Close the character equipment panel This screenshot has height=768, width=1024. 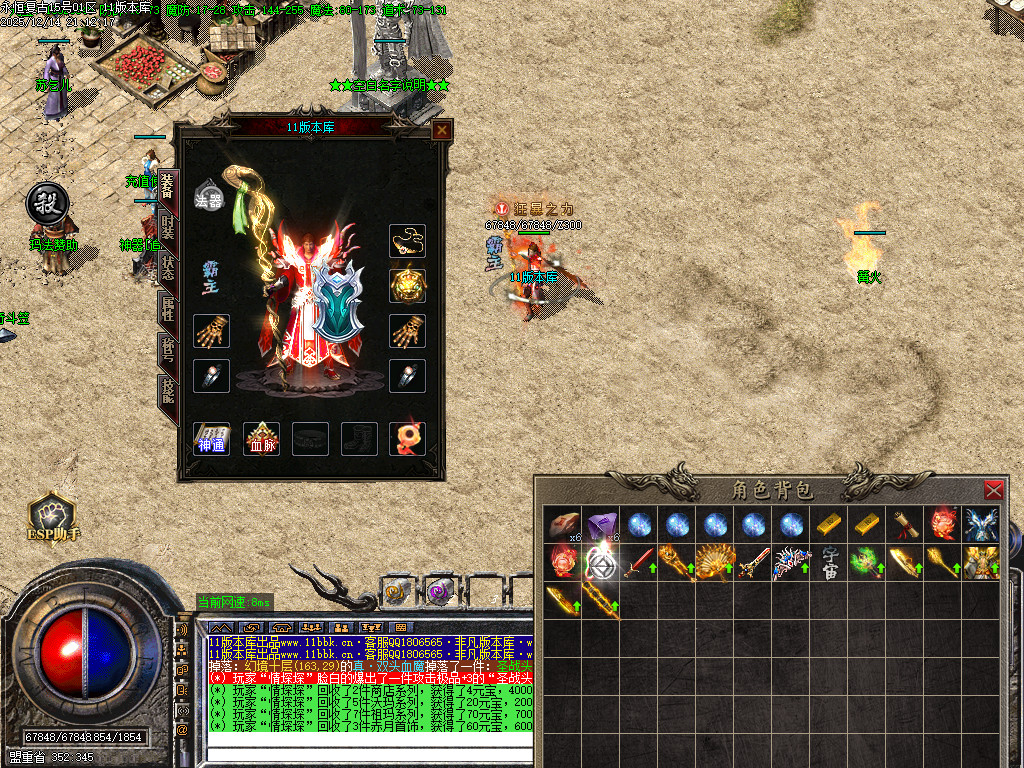coord(441,130)
